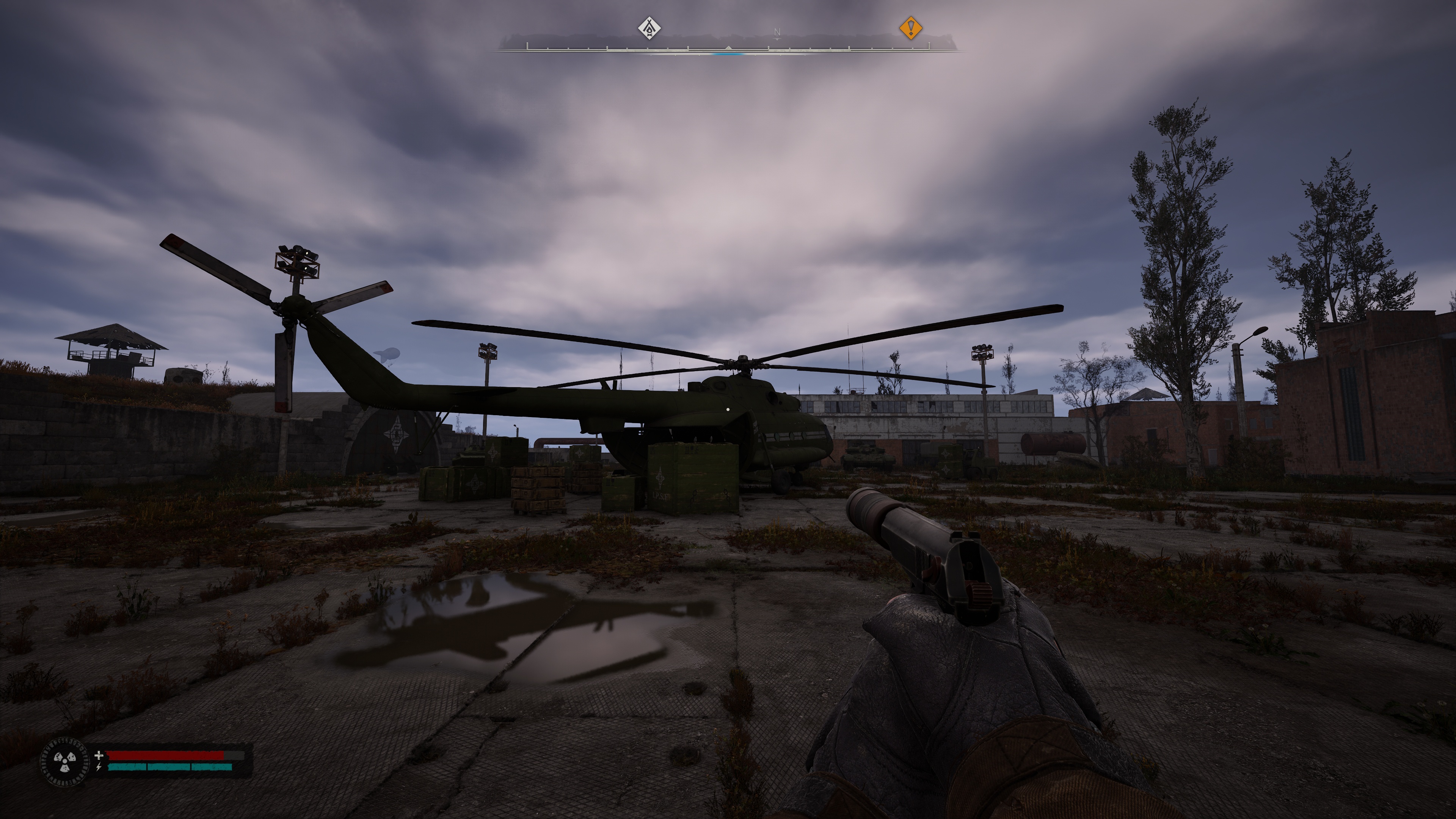Select the orange exclamation quest marker

[x=910, y=28]
